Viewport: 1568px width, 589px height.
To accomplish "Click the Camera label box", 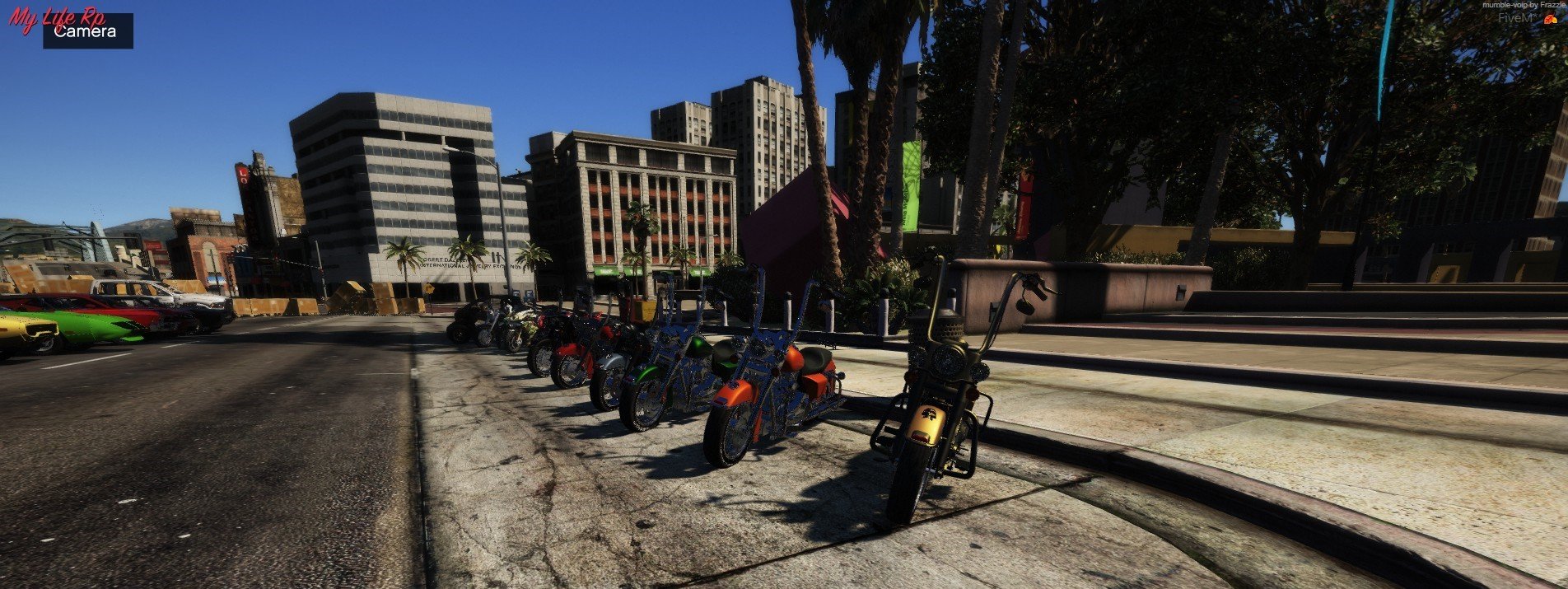I will coord(87,32).
